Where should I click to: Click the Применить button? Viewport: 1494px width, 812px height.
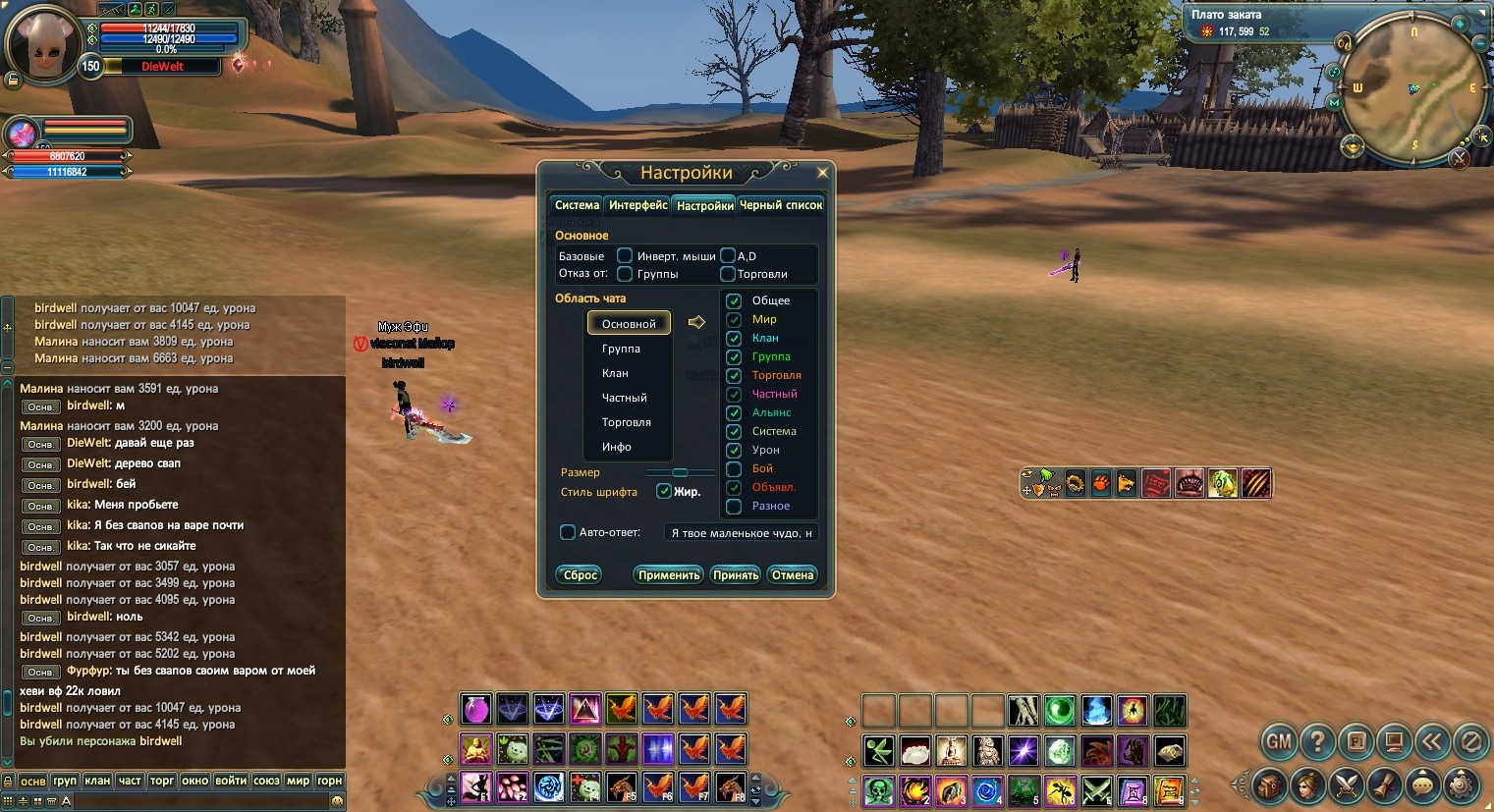pyautogui.click(x=669, y=575)
